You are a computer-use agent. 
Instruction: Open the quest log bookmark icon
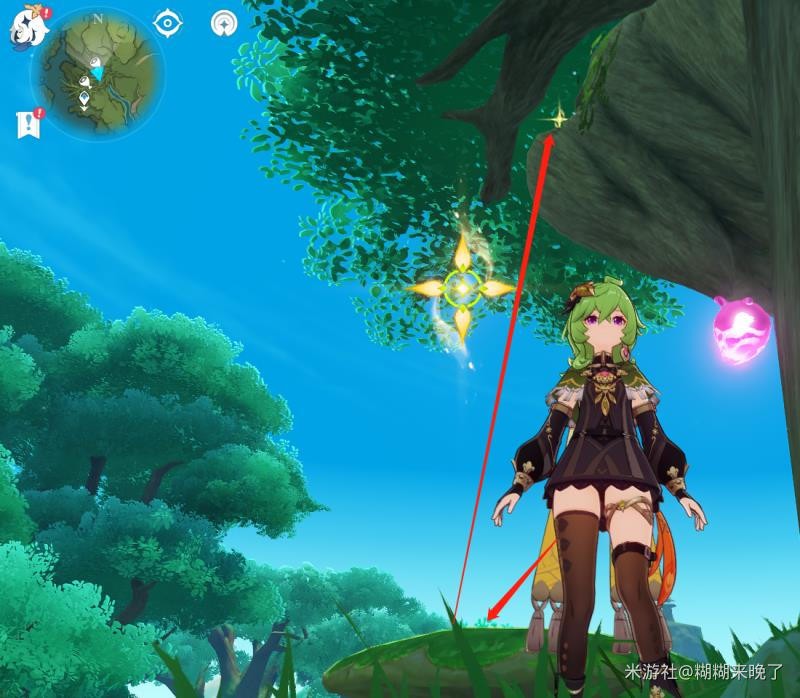(27, 124)
